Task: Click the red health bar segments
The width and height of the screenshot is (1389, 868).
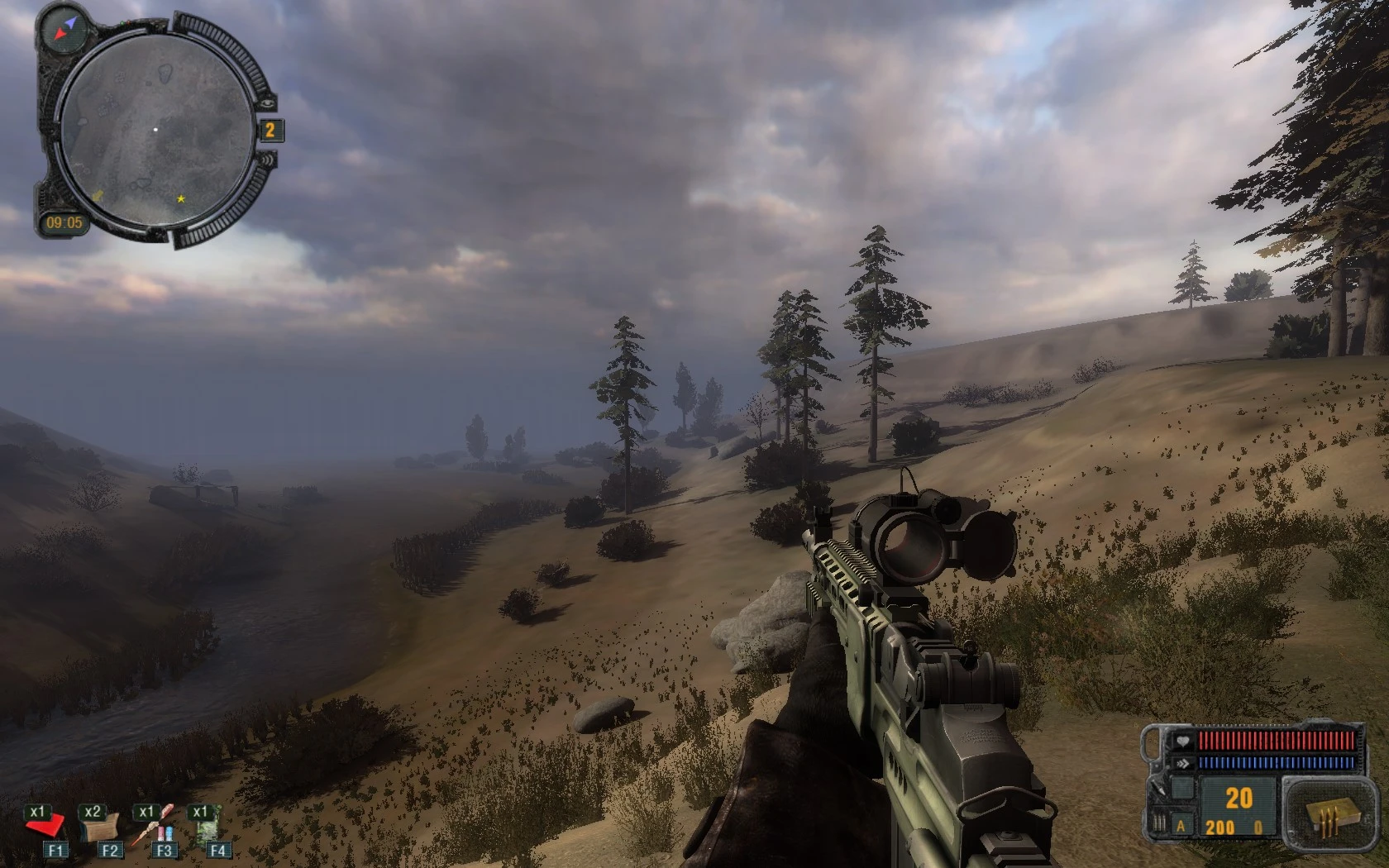Action: (x=1276, y=741)
